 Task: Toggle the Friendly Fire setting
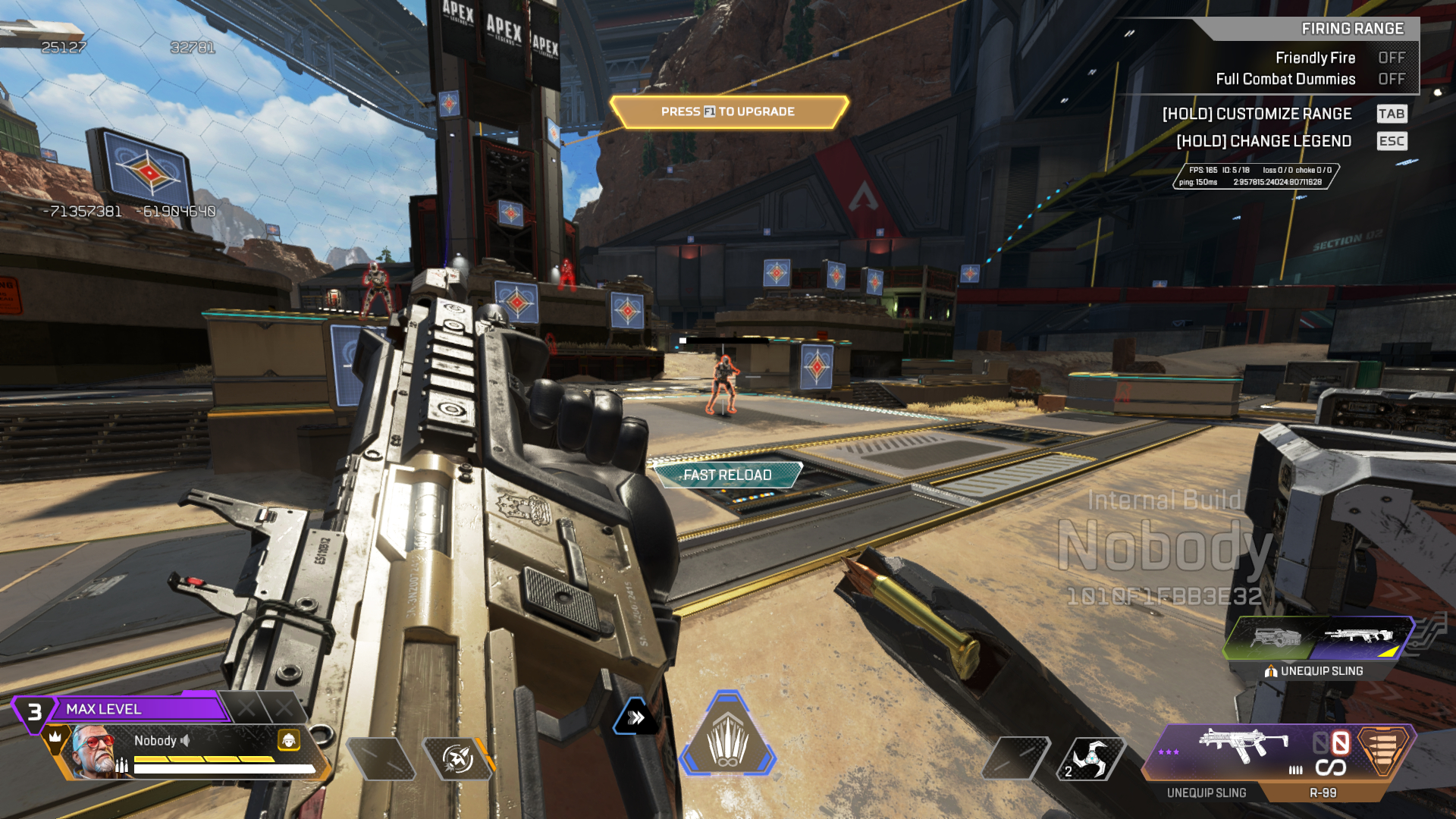click(1391, 58)
